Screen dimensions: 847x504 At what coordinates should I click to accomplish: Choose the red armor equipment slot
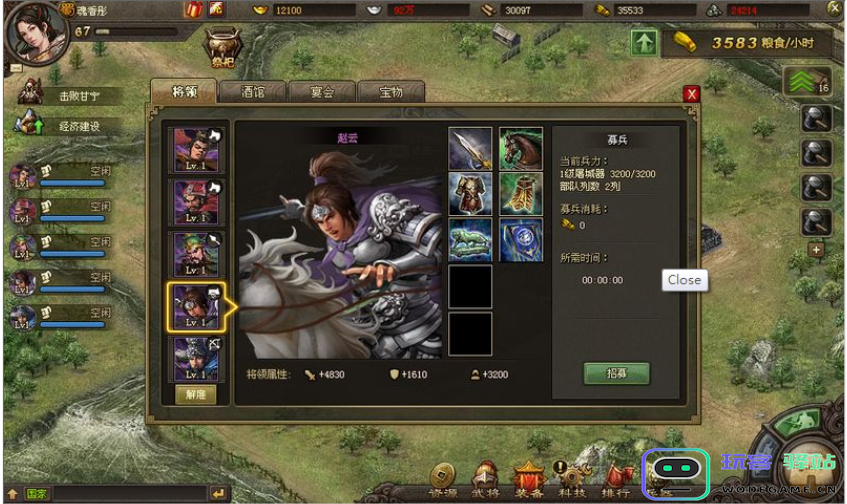point(470,195)
